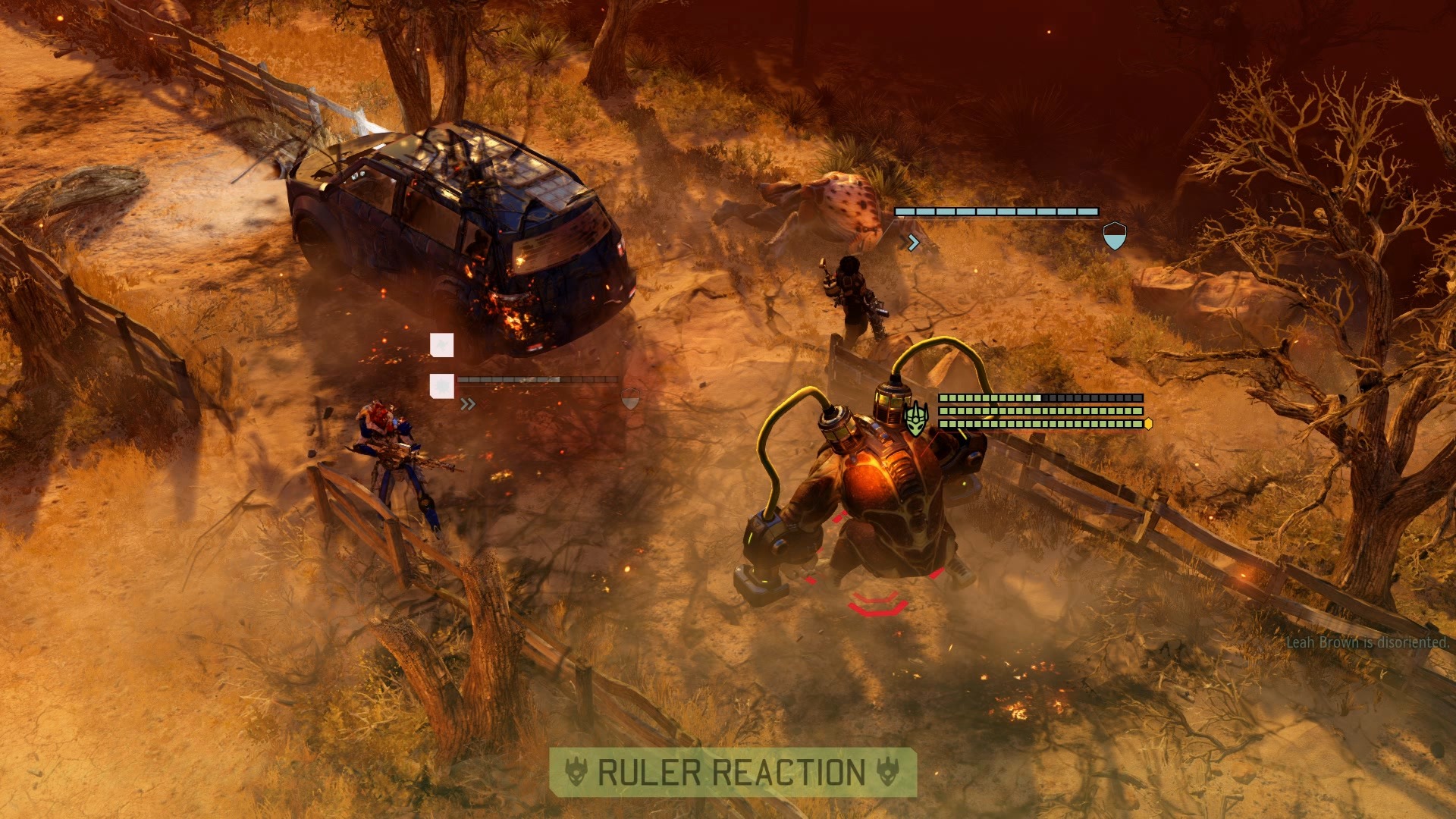Expand the ruler's top depleted health row

coord(1040,398)
